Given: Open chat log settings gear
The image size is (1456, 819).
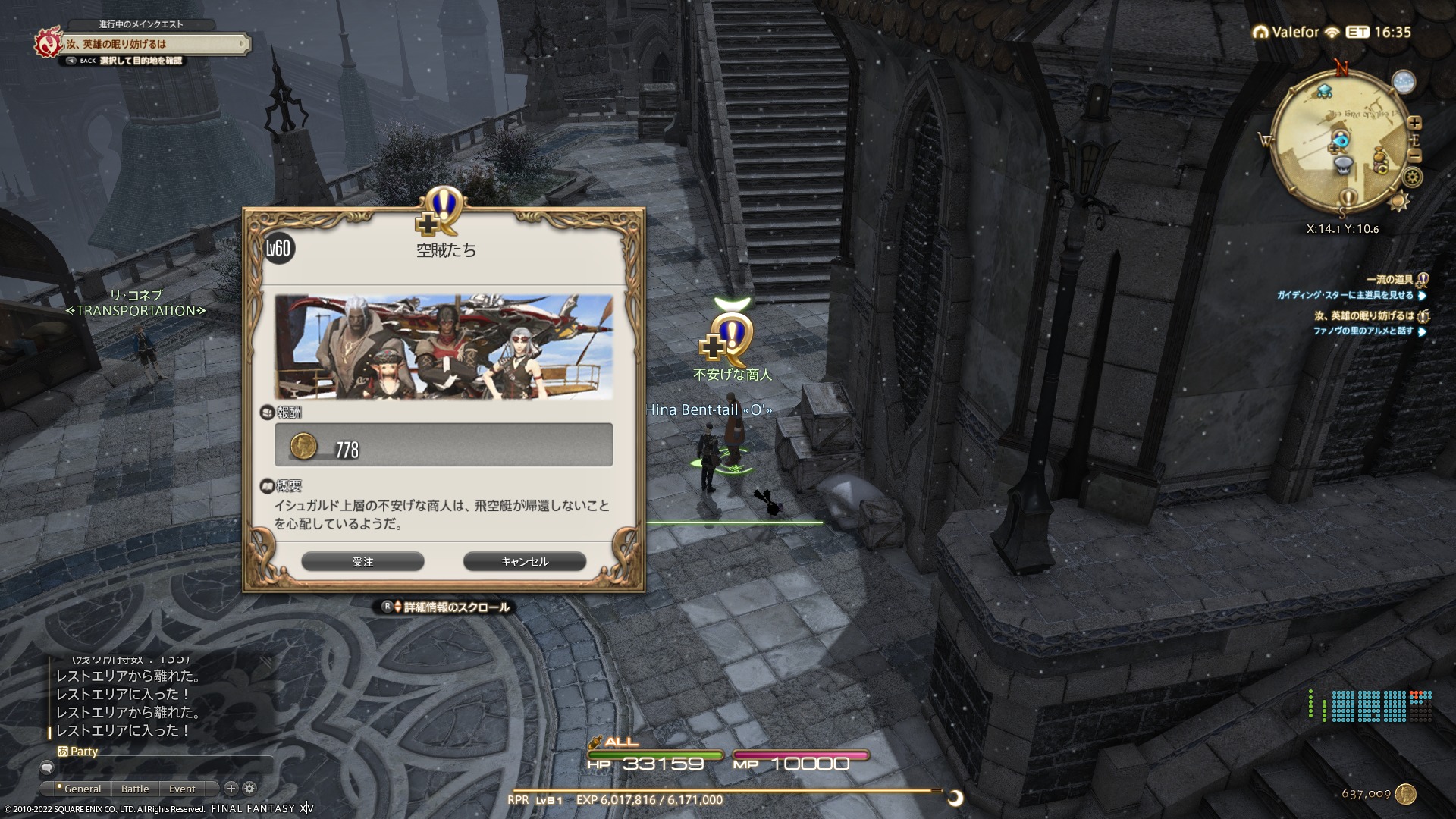Looking at the screenshot, I should pos(249,789).
